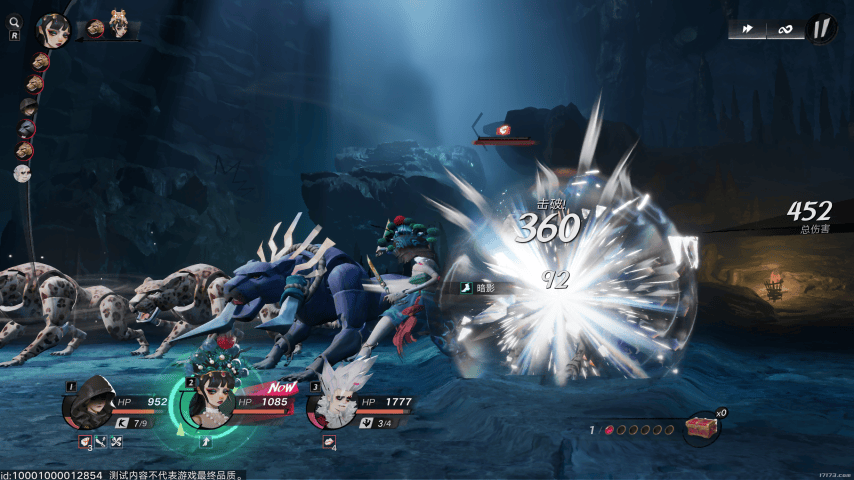Screen dimensions: 854x480
Task: View hooded character's red-bordered status icon
Action: click(x=86, y=440)
